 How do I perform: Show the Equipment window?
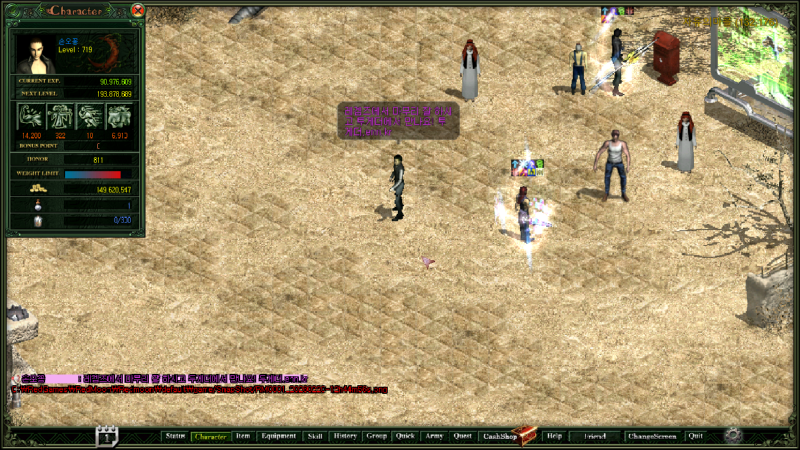coord(278,437)
